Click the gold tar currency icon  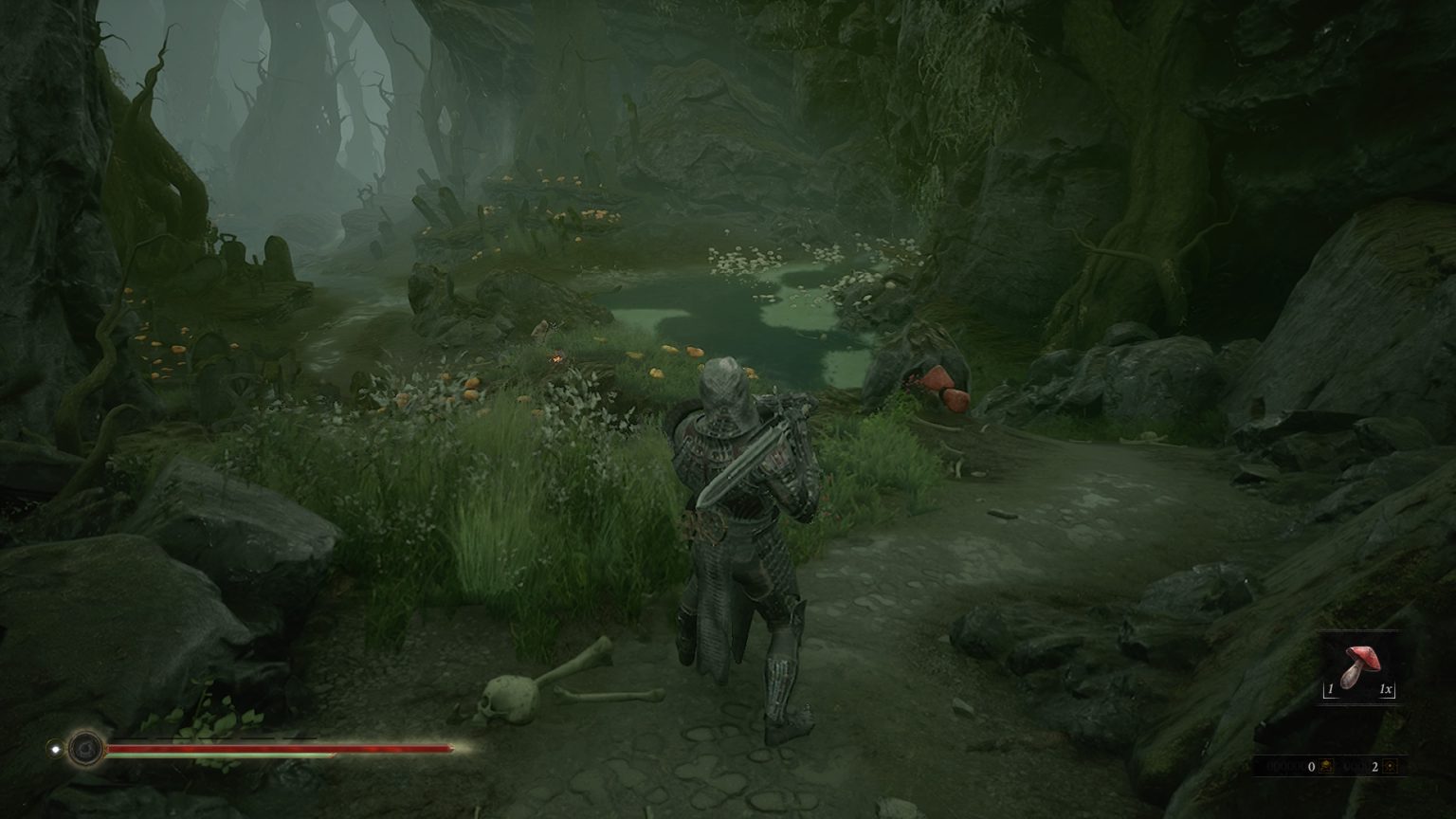click(x=1327, y=766)
